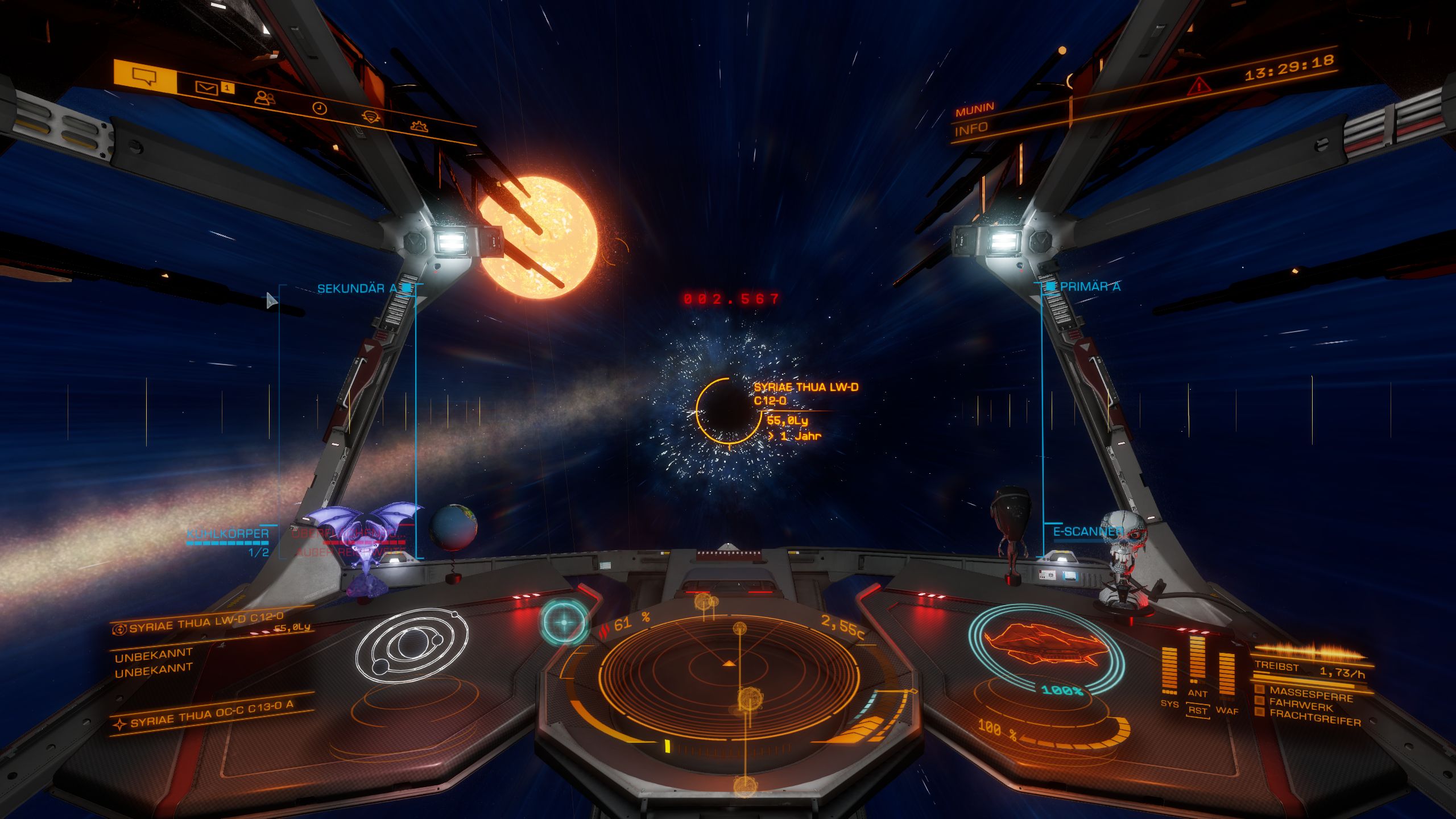Screen dimensions: 1456x819
Task: Open the chat speech-bubble tab
Action: coord(144,76)
